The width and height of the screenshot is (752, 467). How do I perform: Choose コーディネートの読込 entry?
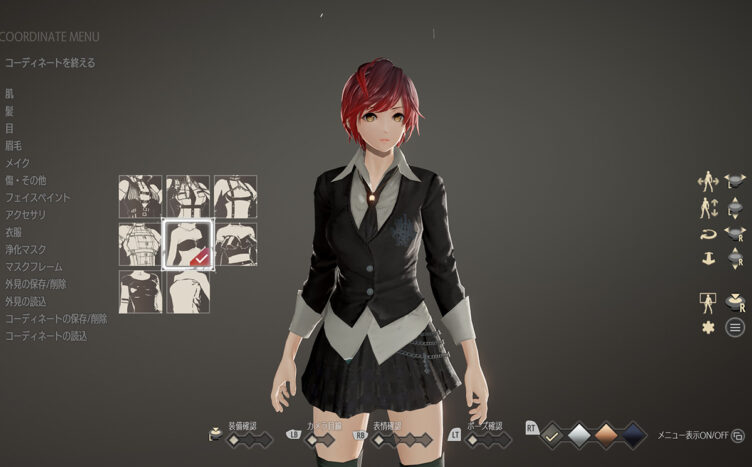(x=46, y=335)
